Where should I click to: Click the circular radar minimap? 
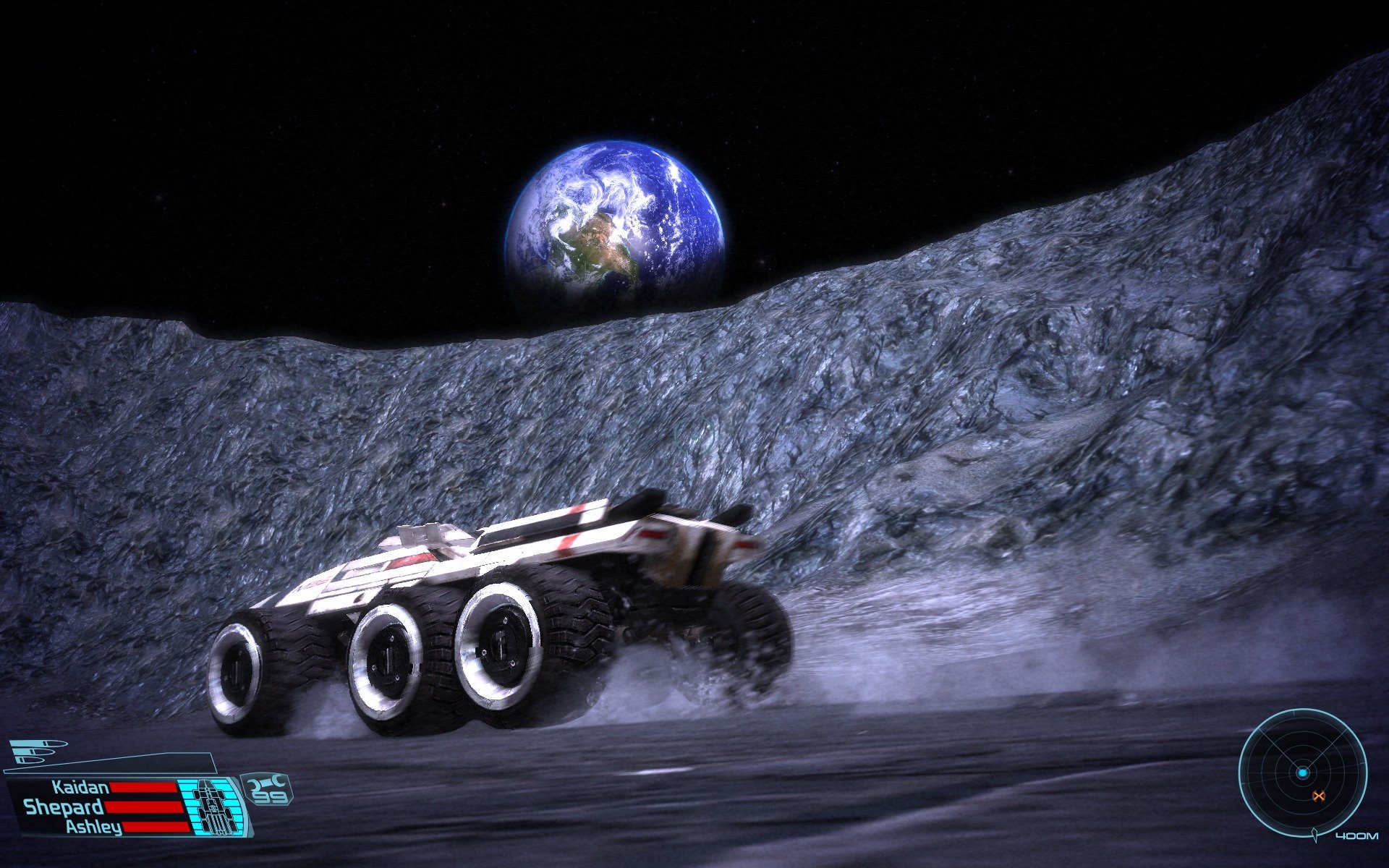coord(1302,773)
